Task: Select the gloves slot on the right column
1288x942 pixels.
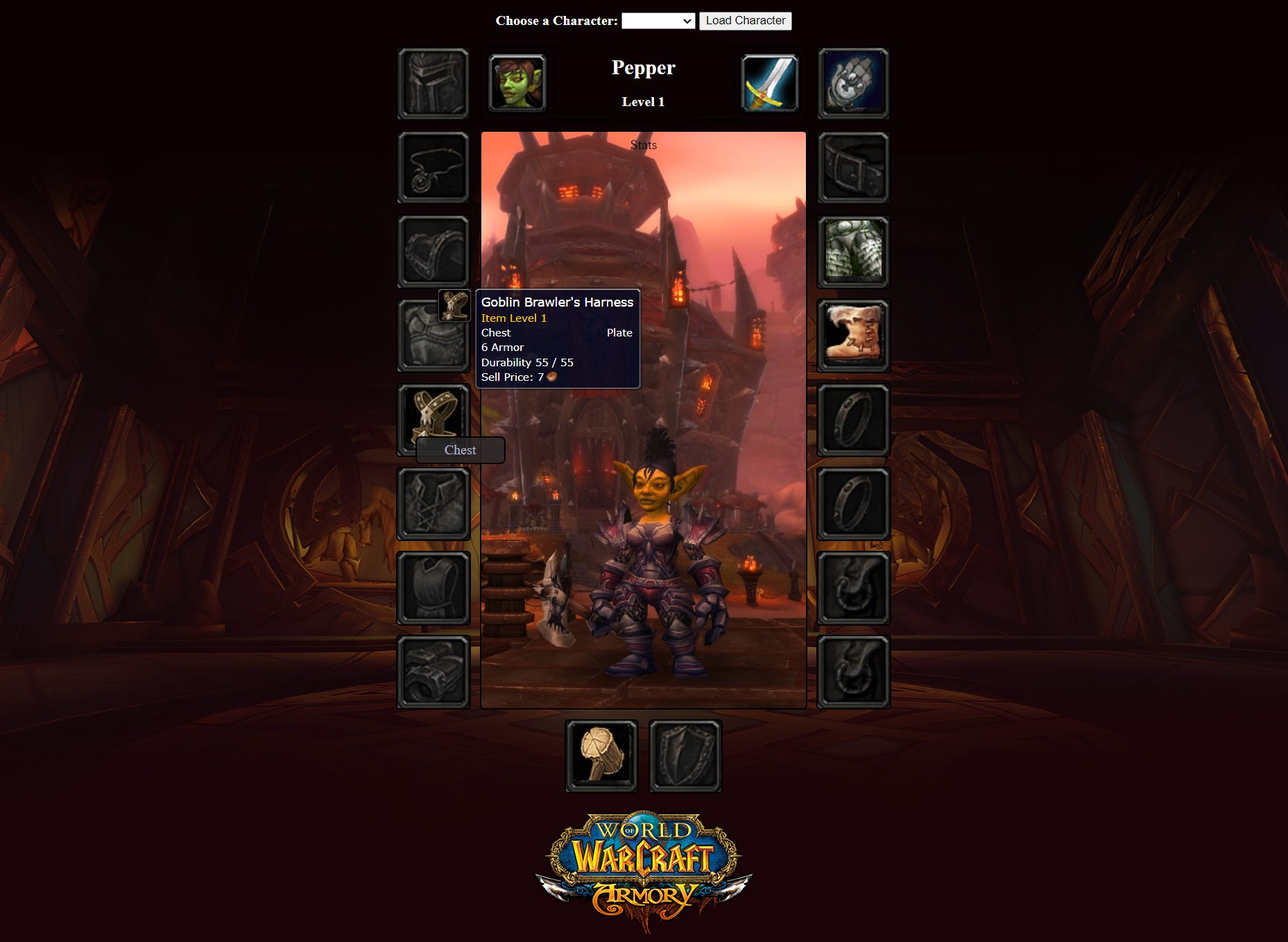Action: (x=852, y=83)
